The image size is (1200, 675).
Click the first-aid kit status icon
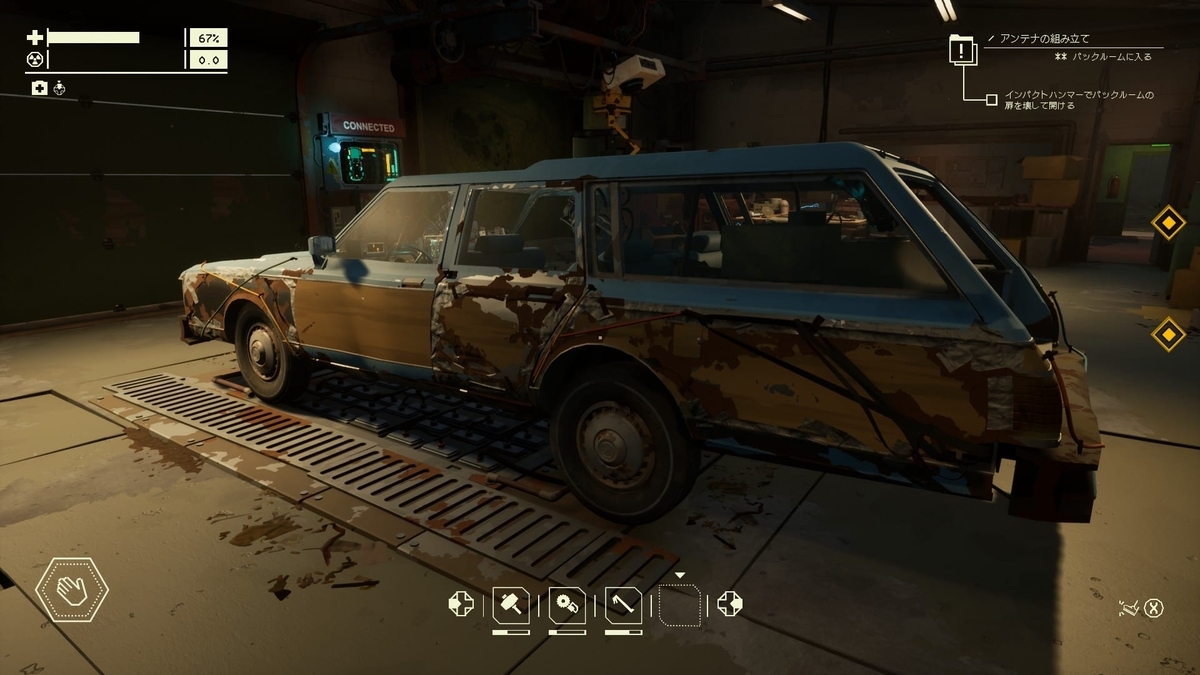[39, 88]
